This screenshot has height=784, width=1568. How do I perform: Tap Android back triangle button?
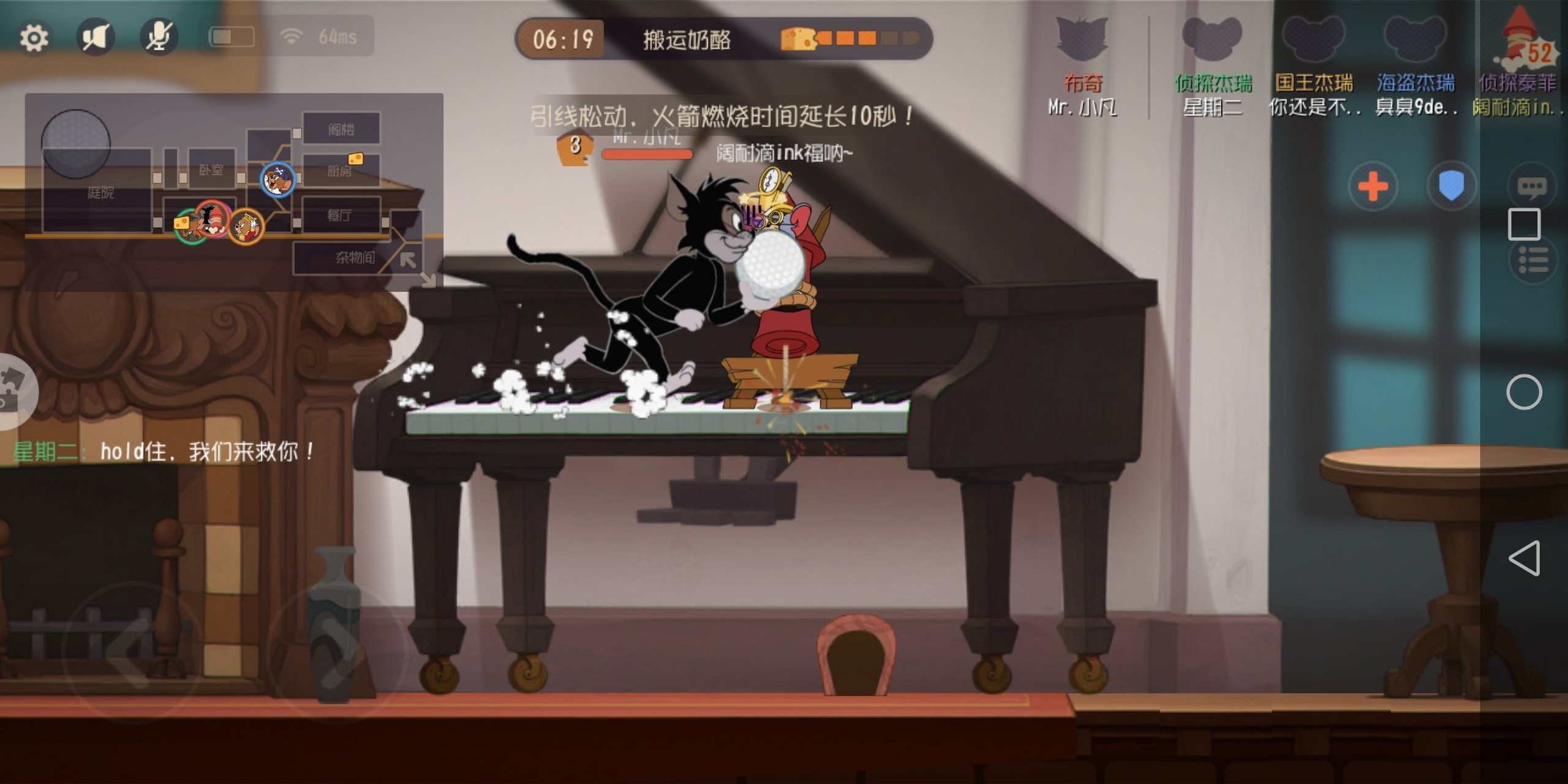tap(1524, 558)
